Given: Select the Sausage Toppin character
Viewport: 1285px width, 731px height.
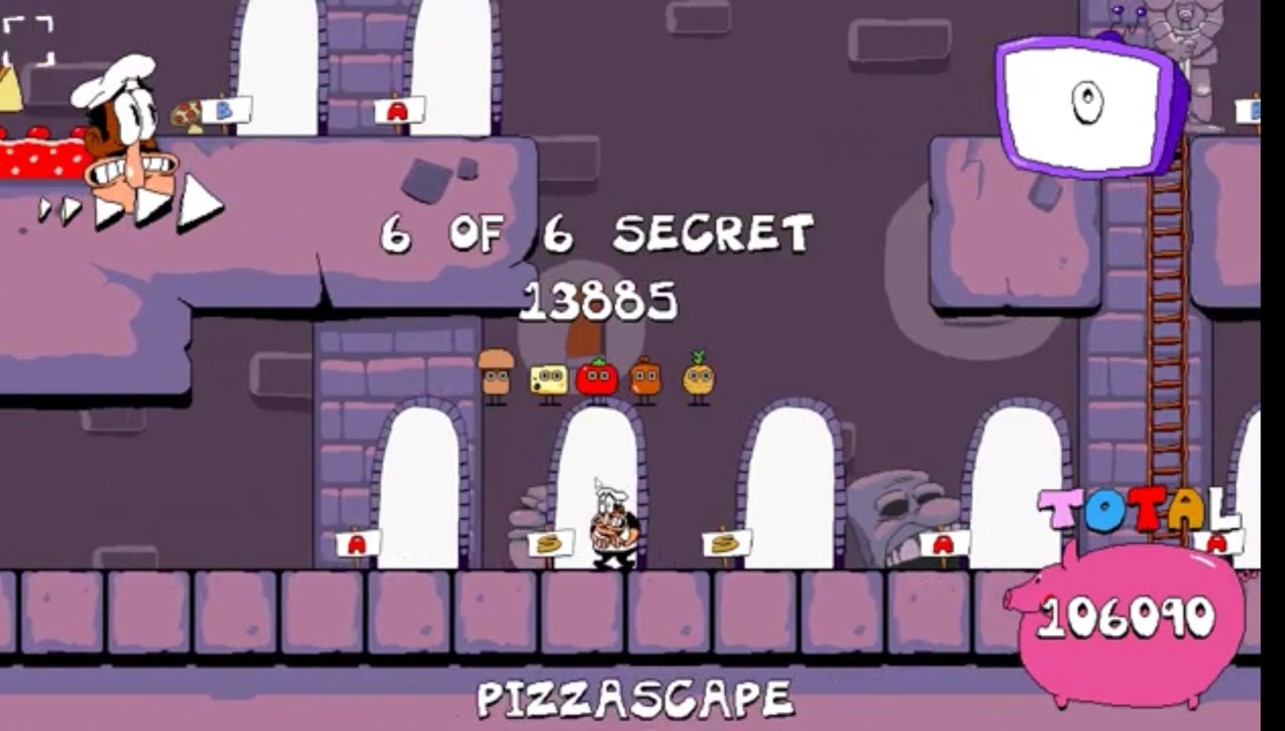Looking at the screenshot, I should click(x=646, y=377).
